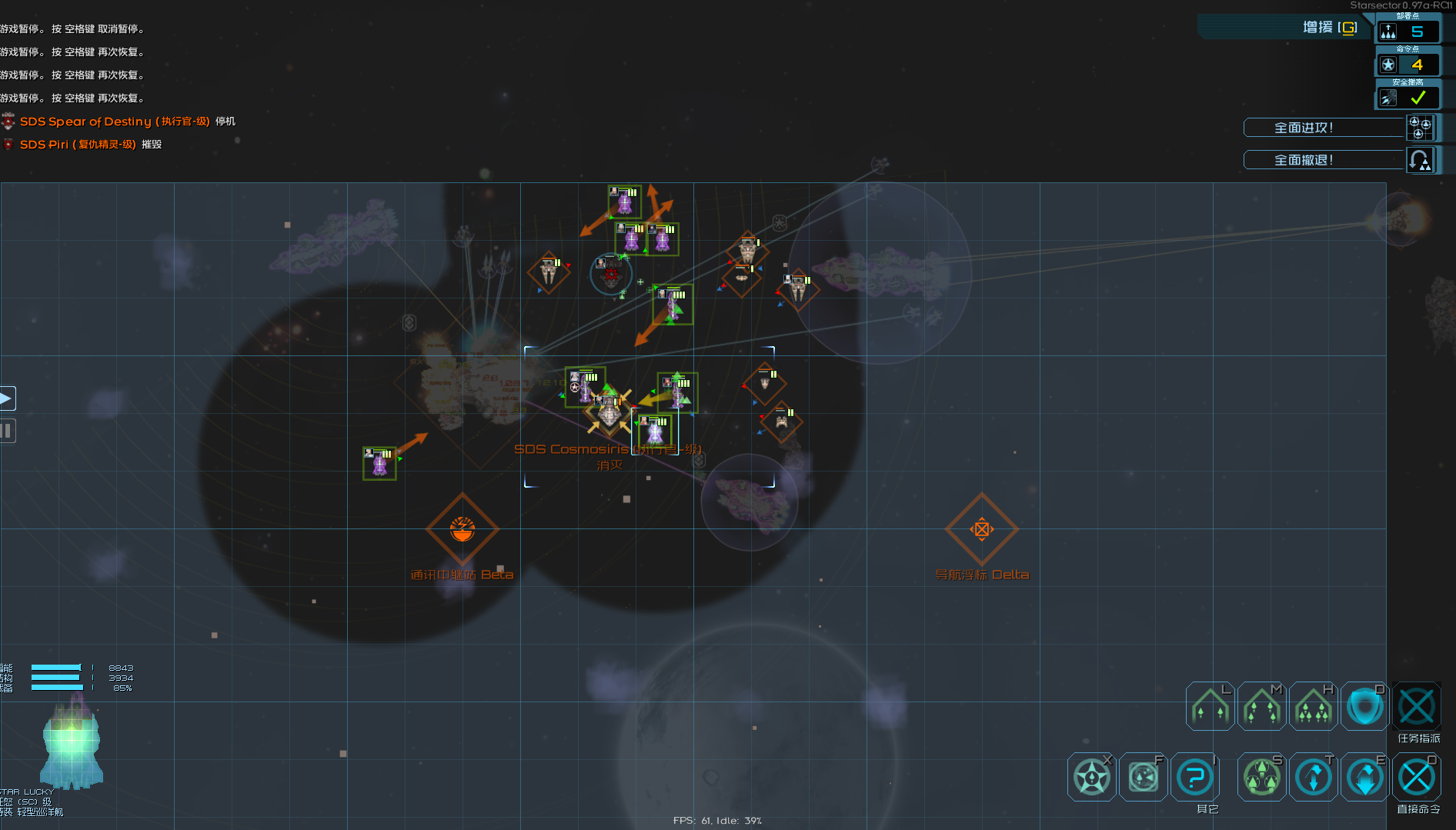Select the Heavy Escort (H) command icon
1456x830 pixels.
tap(1313, 705)
